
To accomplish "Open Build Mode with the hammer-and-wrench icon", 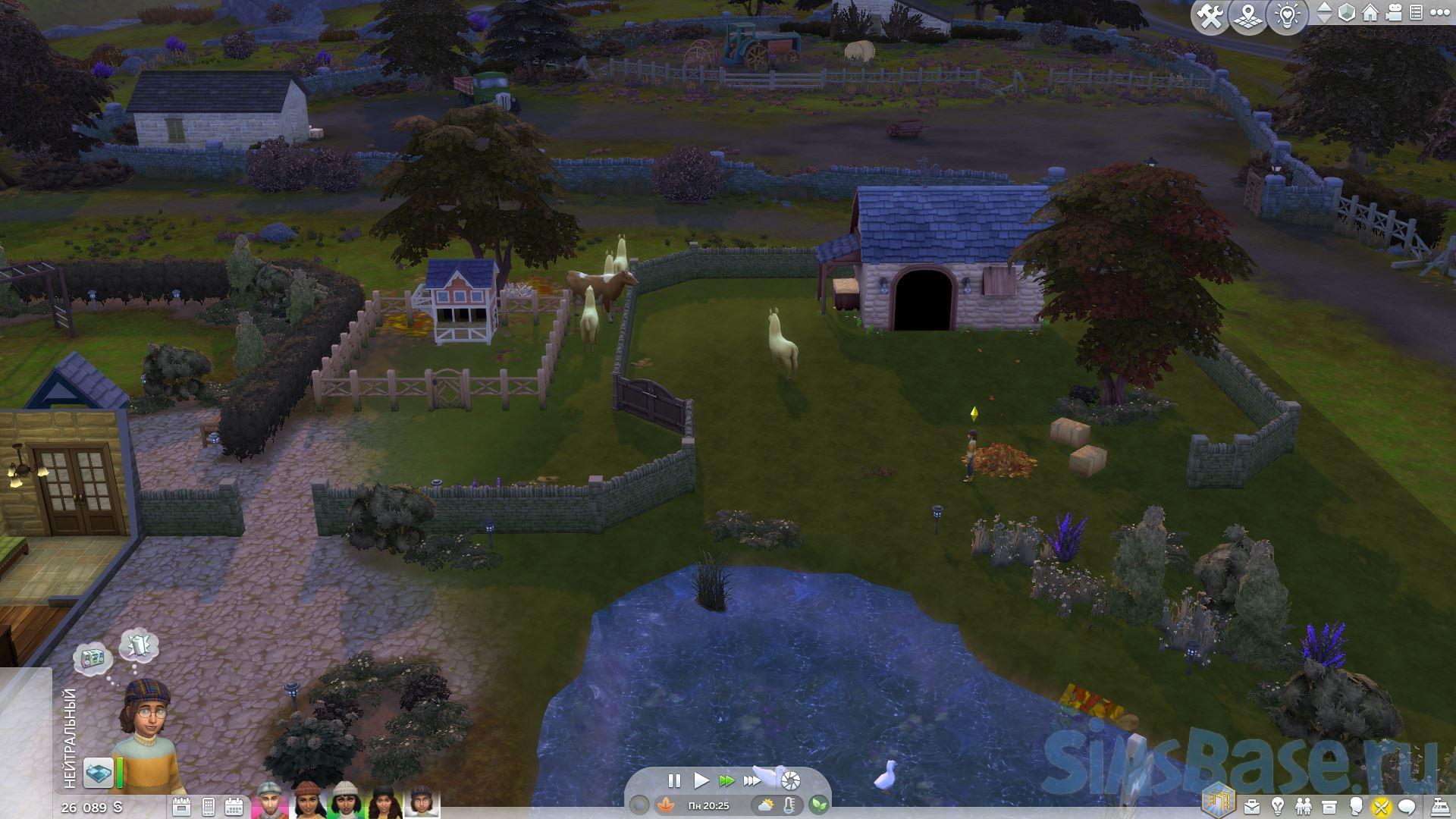I will 1209,17.
